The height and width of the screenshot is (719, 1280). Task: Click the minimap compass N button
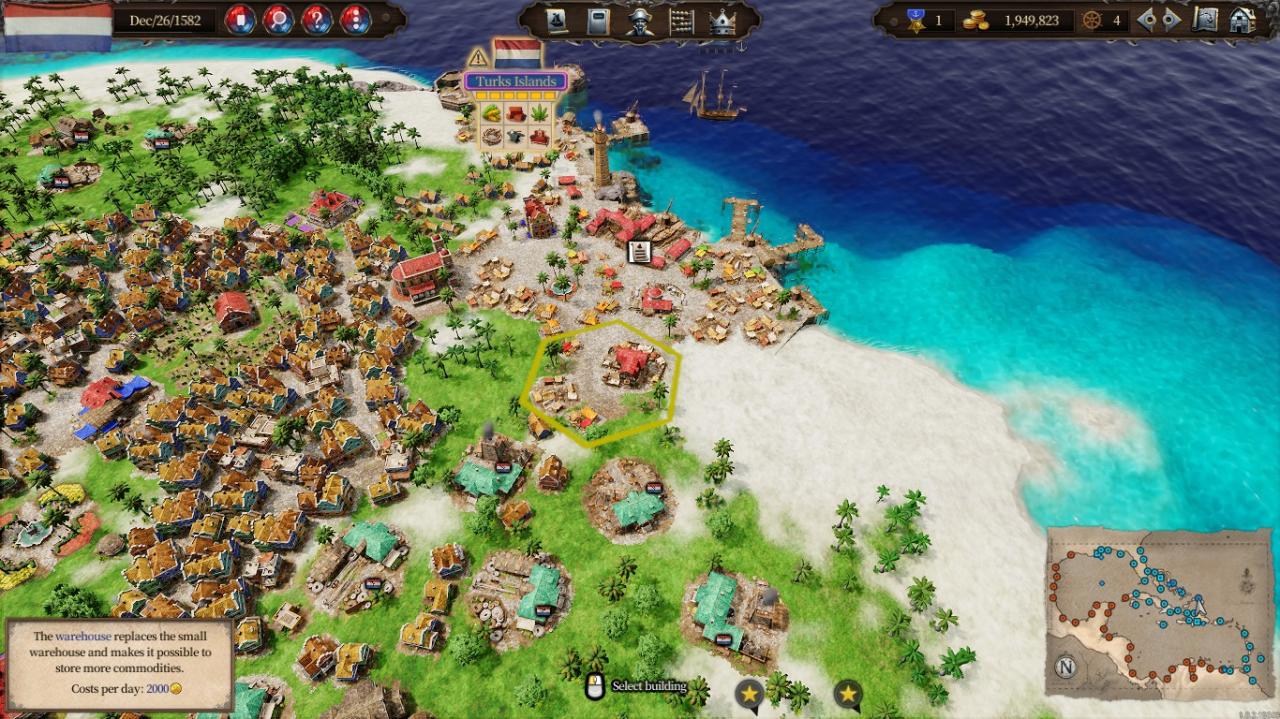(1067, 668)
